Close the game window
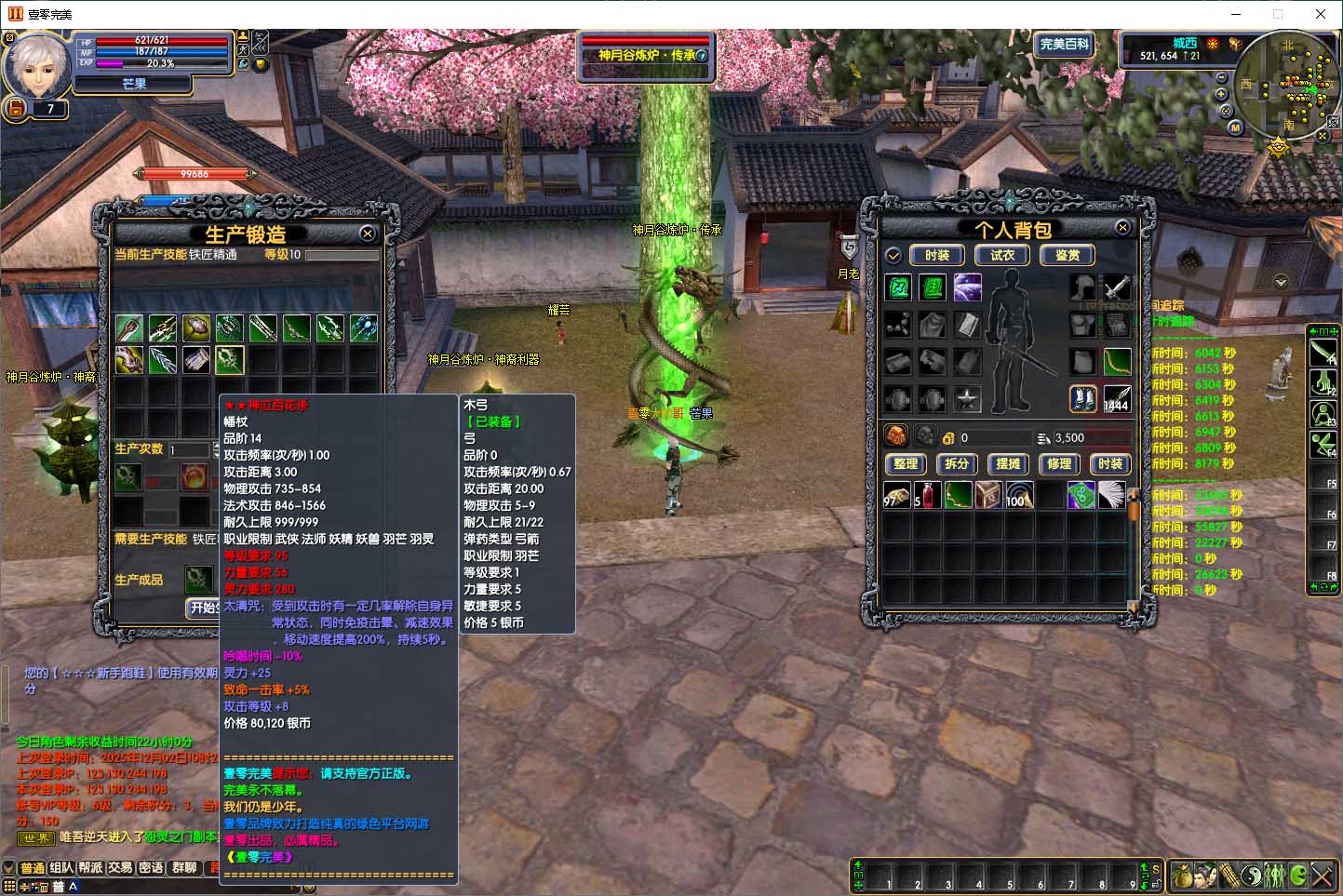1343x896 pixels. pos(1321,14)
